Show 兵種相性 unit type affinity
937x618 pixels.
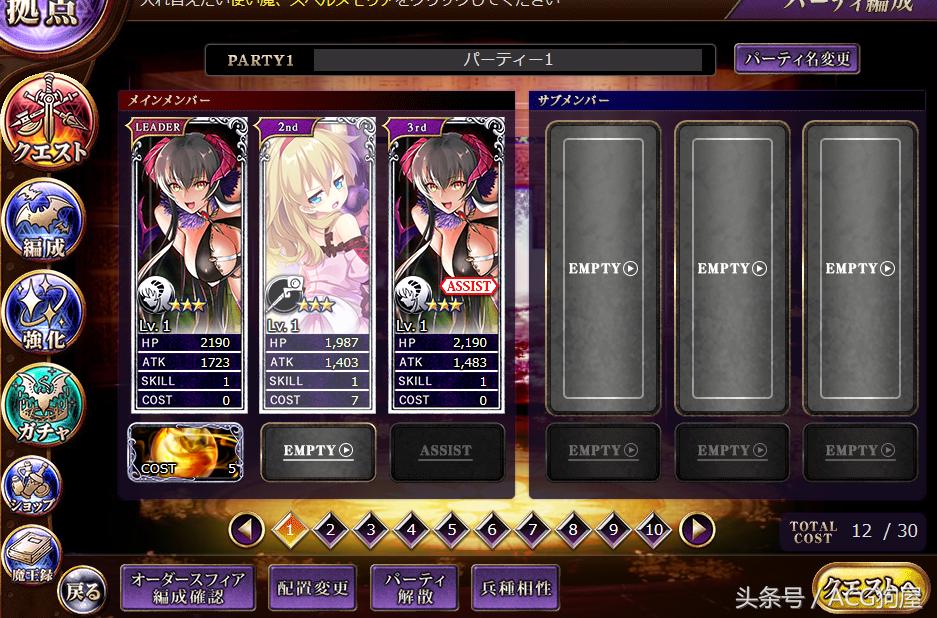click(x=515, y=588)
